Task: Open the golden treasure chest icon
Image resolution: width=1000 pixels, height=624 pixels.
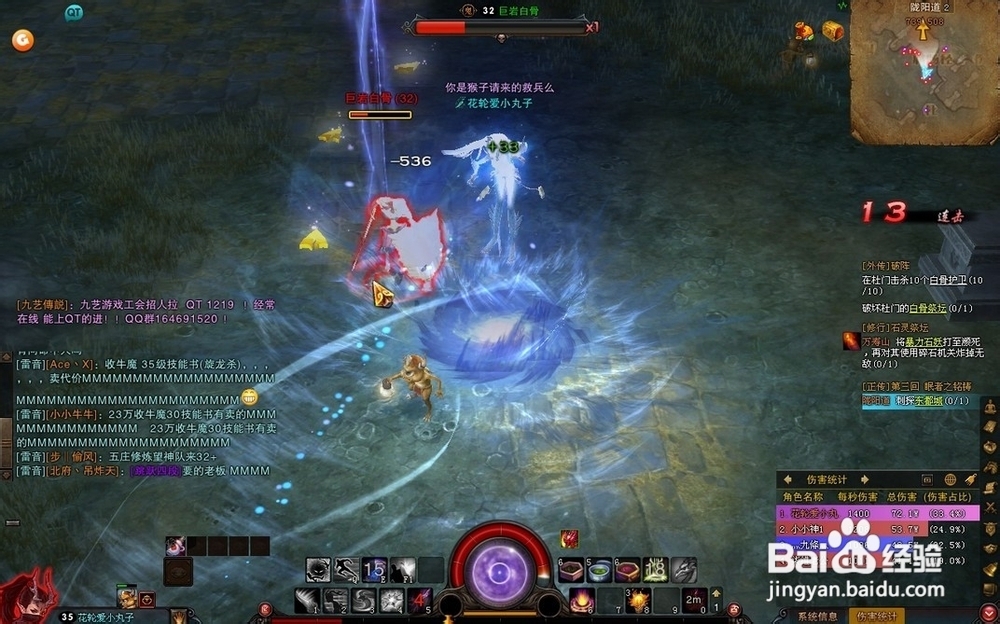Action: pyautogui.click(x=833, y=31)
